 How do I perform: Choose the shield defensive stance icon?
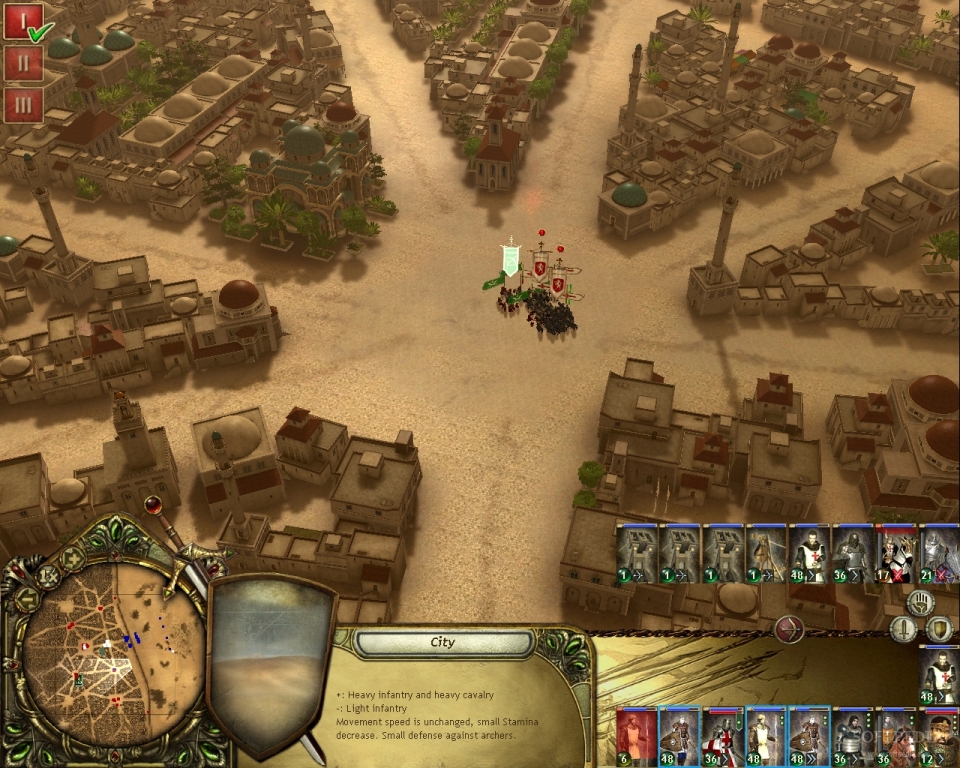tap(938, 629)
